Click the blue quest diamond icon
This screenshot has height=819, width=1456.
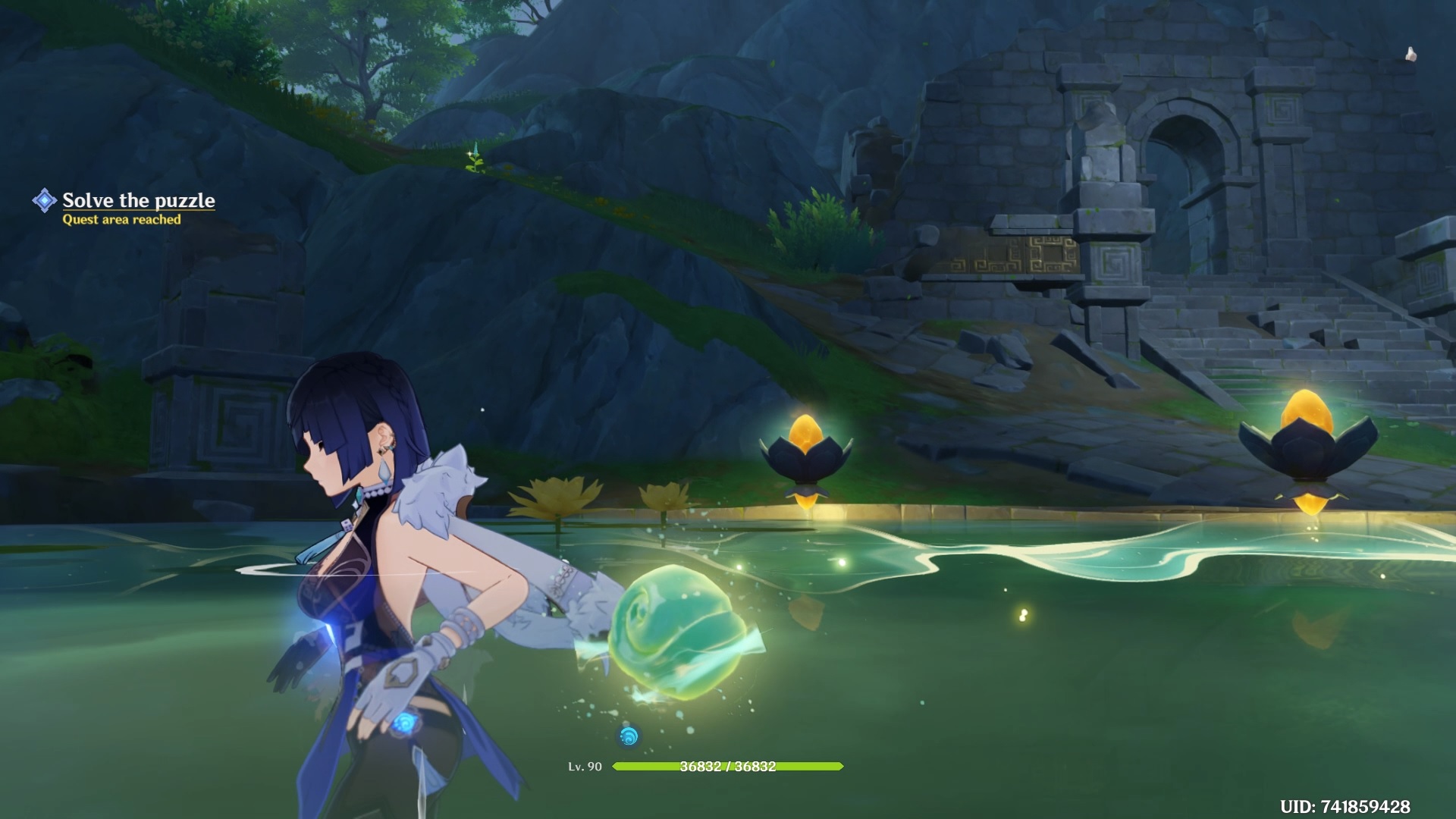pyautogui.click(x=45, y=199)
